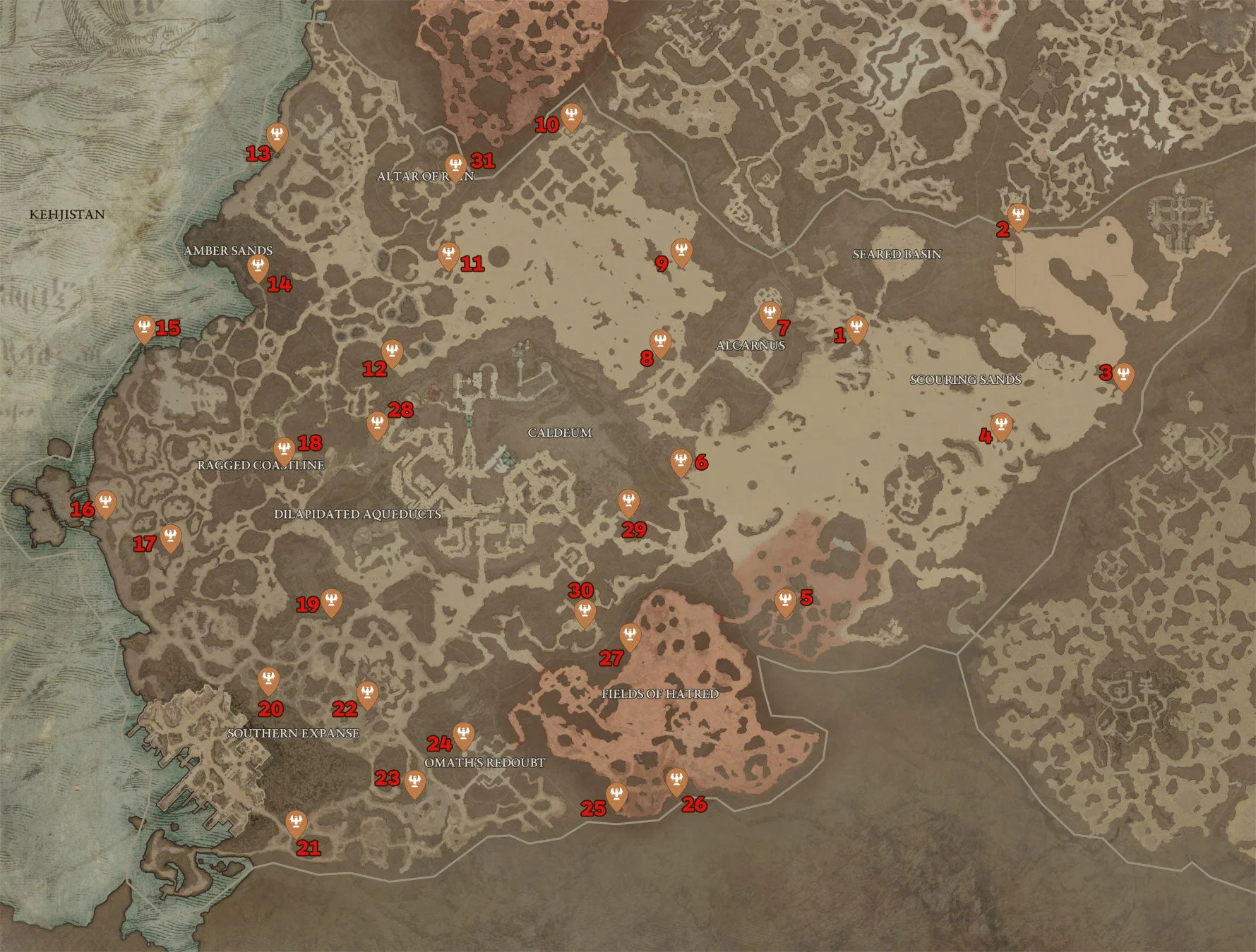Image resolution: width=1256 pixels, height=952 pixels.
Task: Select marker 2 by Seared Basin
Action: click(x=1017, y=215)
